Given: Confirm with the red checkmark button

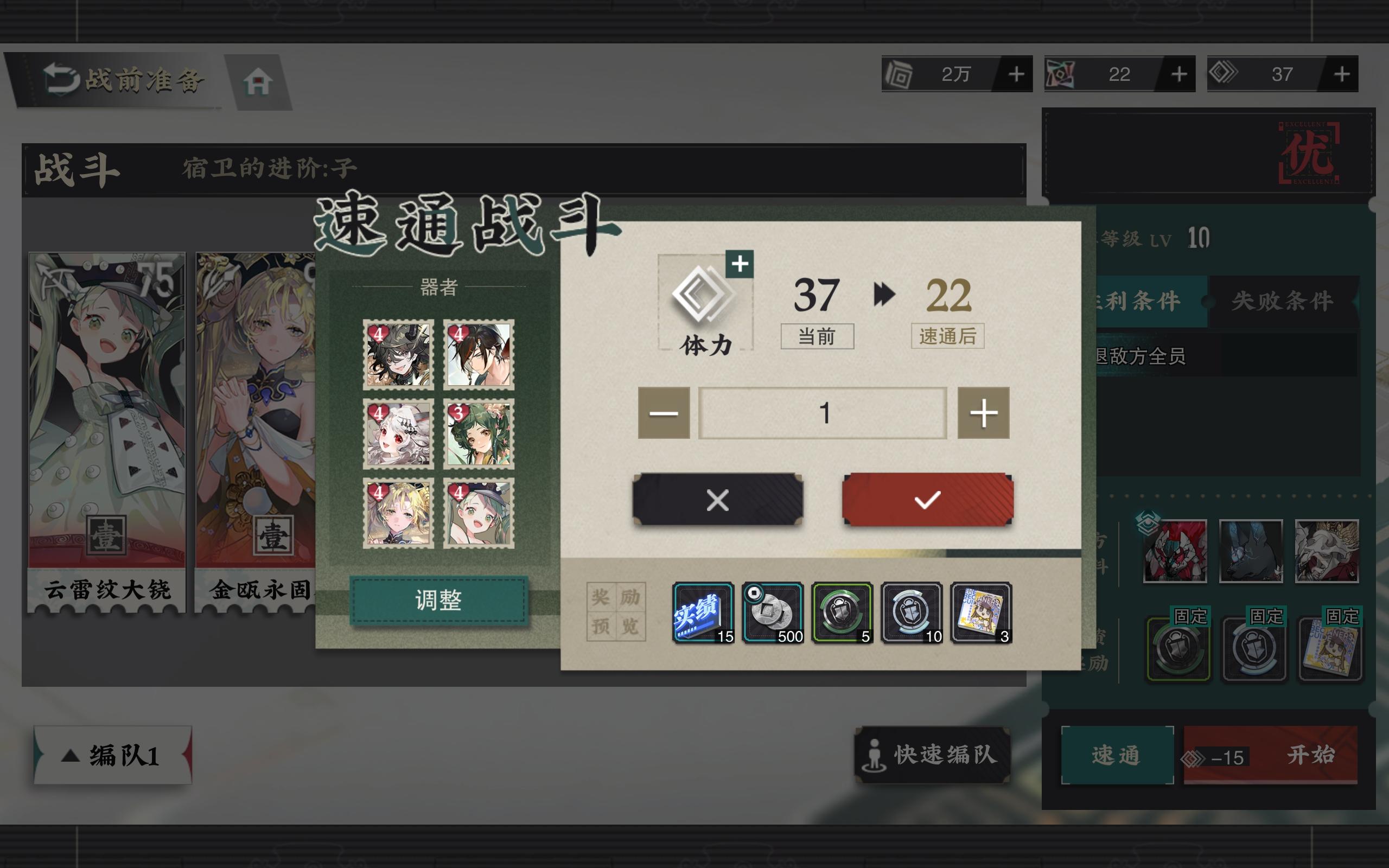Looking at the screenshot, I should tap(927, 500).
